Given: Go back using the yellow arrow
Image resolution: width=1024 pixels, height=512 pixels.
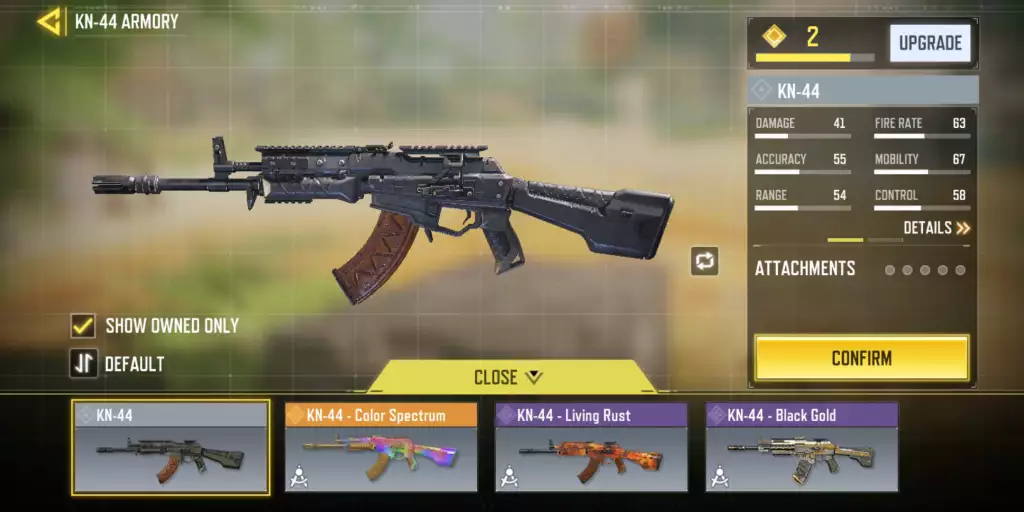Looking at the screenshot, I should (48, 21).
